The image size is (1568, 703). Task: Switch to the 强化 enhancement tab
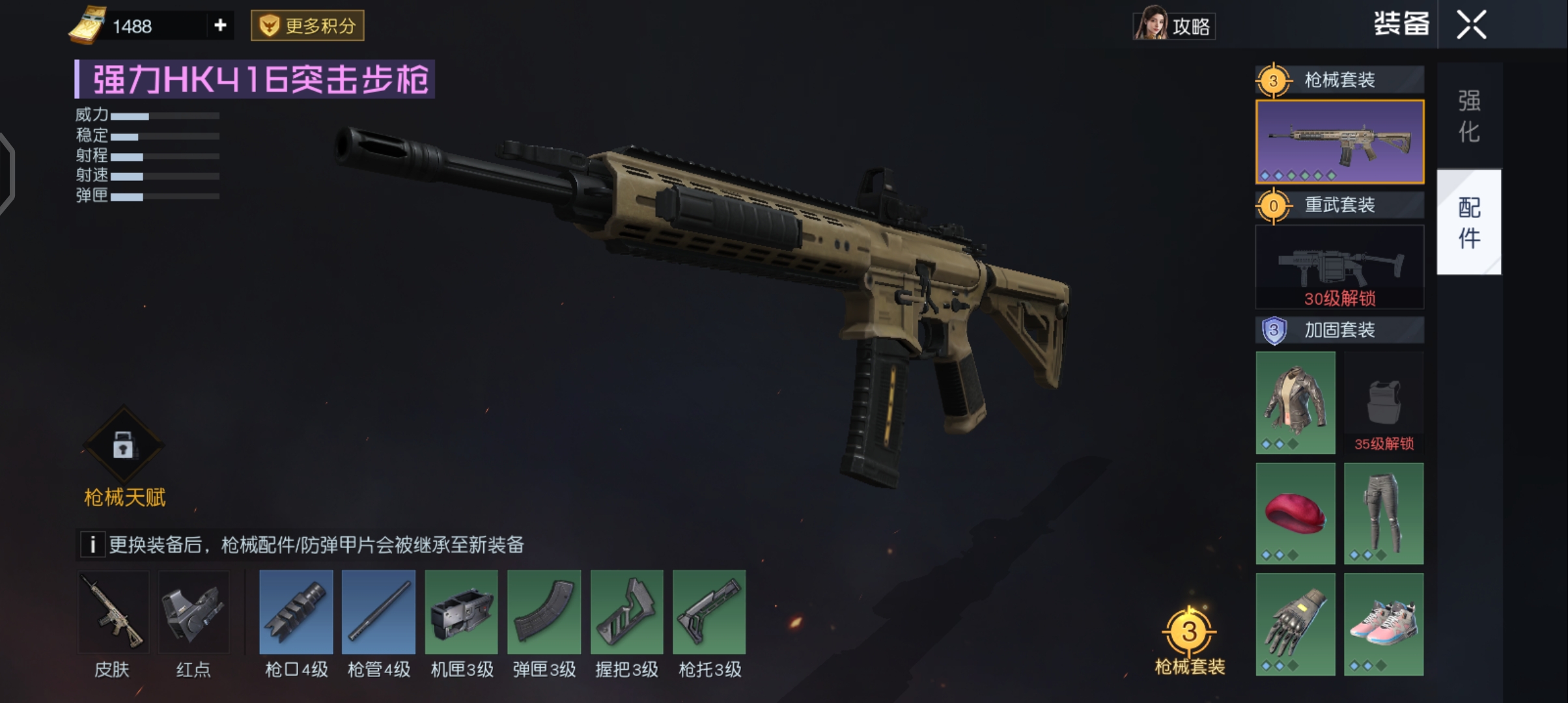coord(1469,116)
